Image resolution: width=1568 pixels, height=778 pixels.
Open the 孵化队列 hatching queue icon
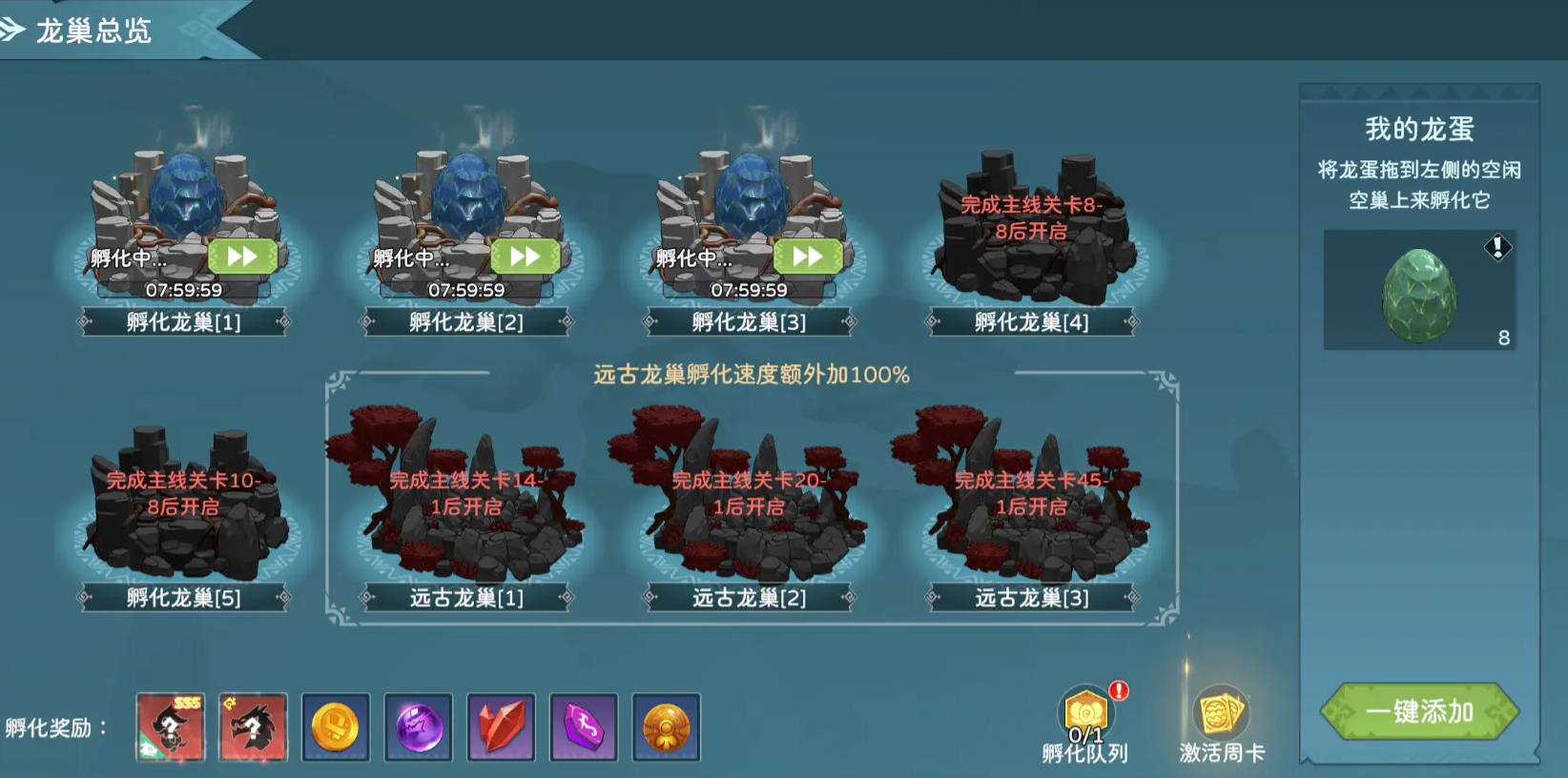[1085, 711]
